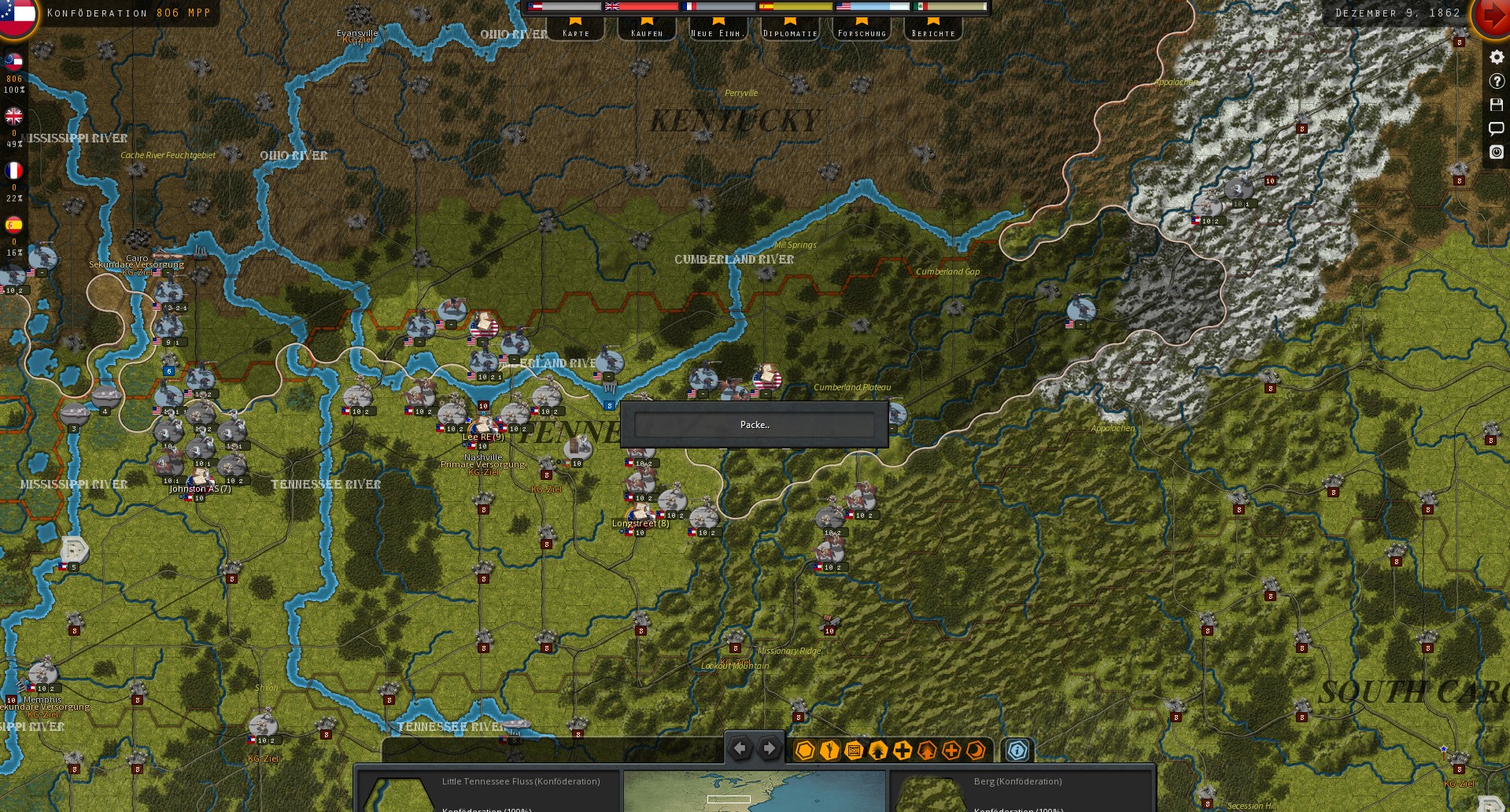Click the previous unit back arrow

[740, 748]
